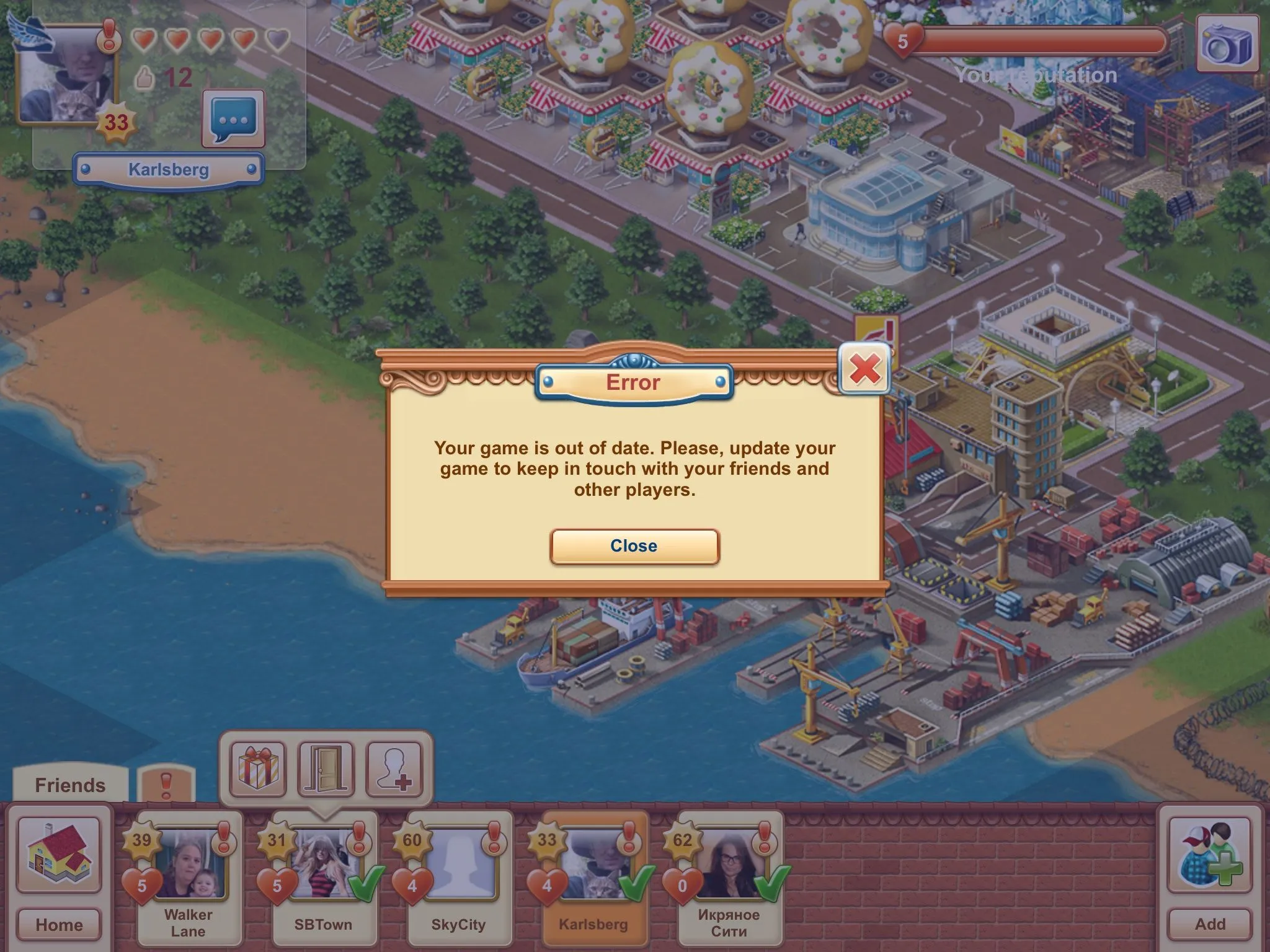Take a screenshot with the camera icon
1270x952 pixels.
1227,45
